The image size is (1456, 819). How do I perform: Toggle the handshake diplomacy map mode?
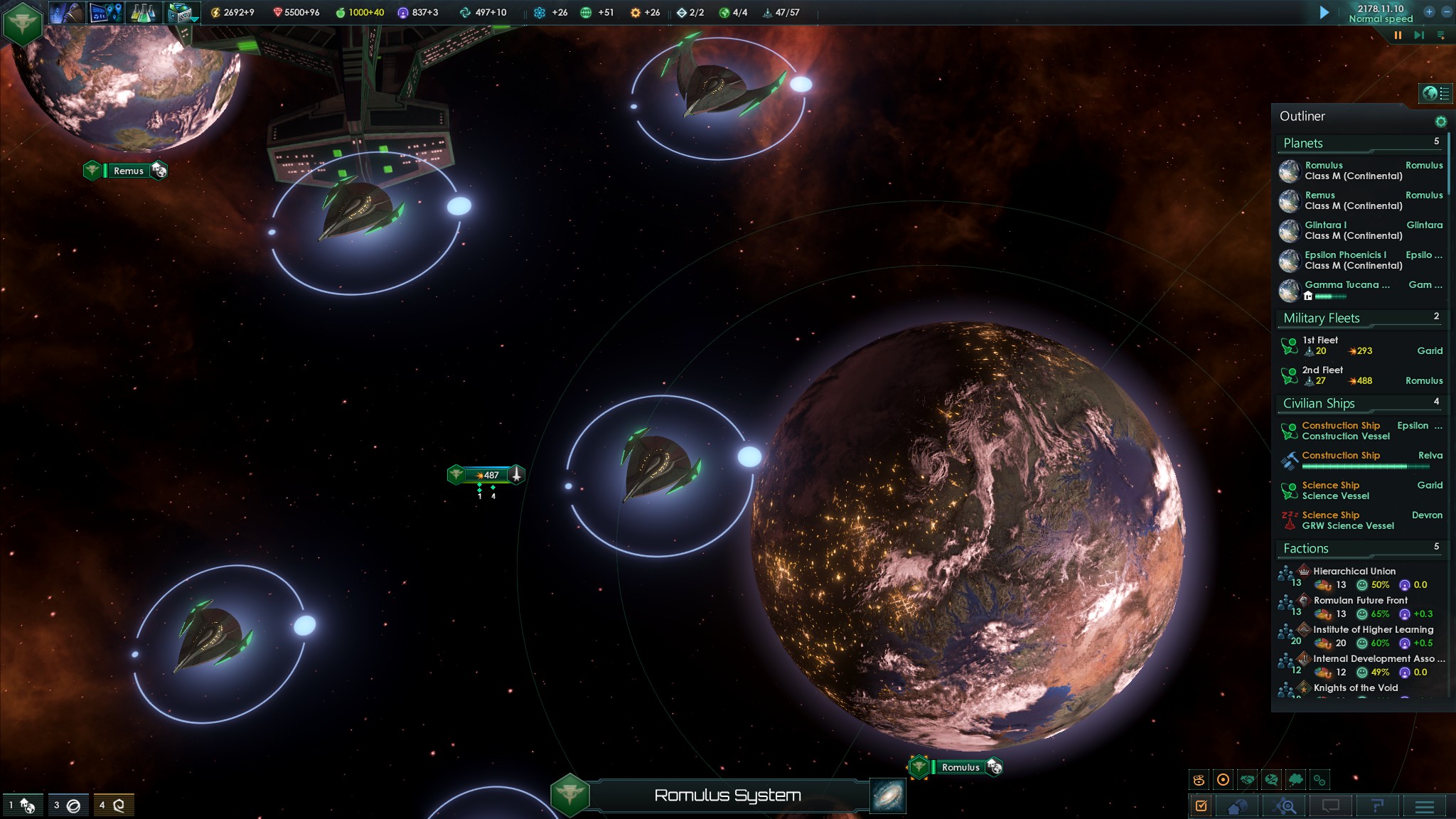pyautogui.click(x=1247, y=780)
